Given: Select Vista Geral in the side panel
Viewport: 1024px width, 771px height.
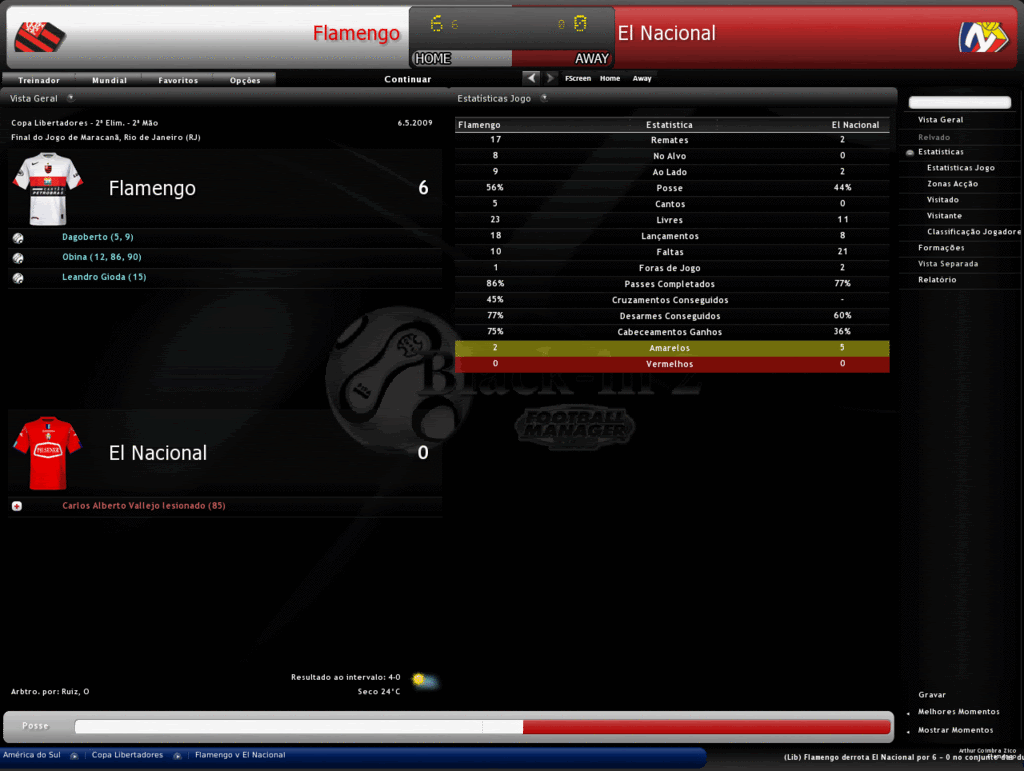Looking at the screenshot, I should 940,120.
